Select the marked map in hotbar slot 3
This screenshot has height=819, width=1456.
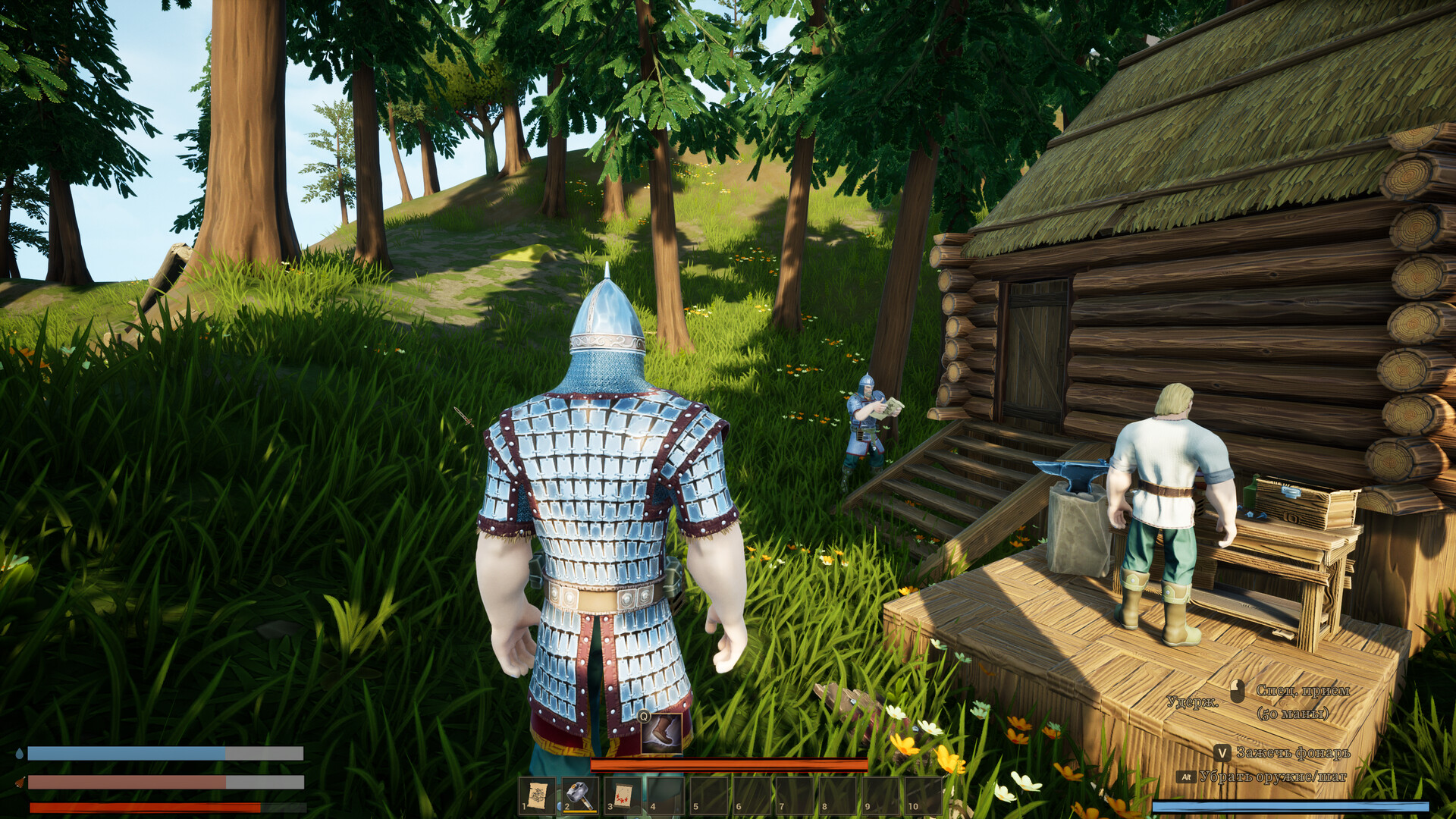pos(623,795)
